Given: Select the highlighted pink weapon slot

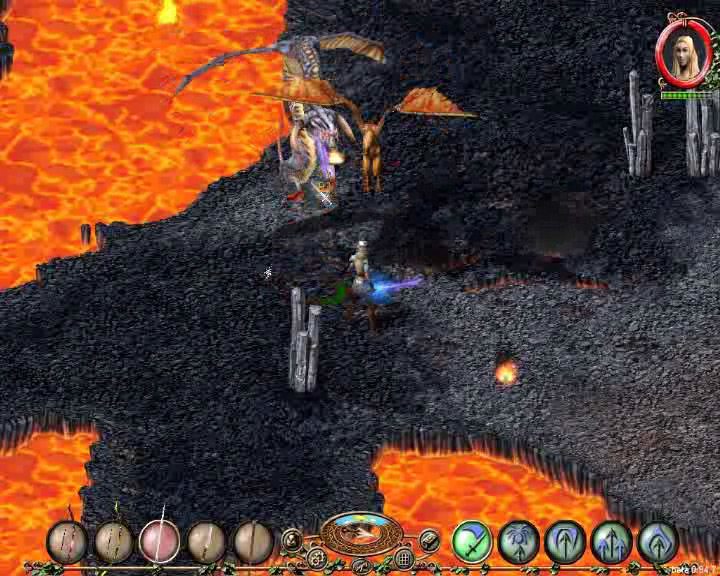Looking at the screenshot, I should tap(159, 541).
